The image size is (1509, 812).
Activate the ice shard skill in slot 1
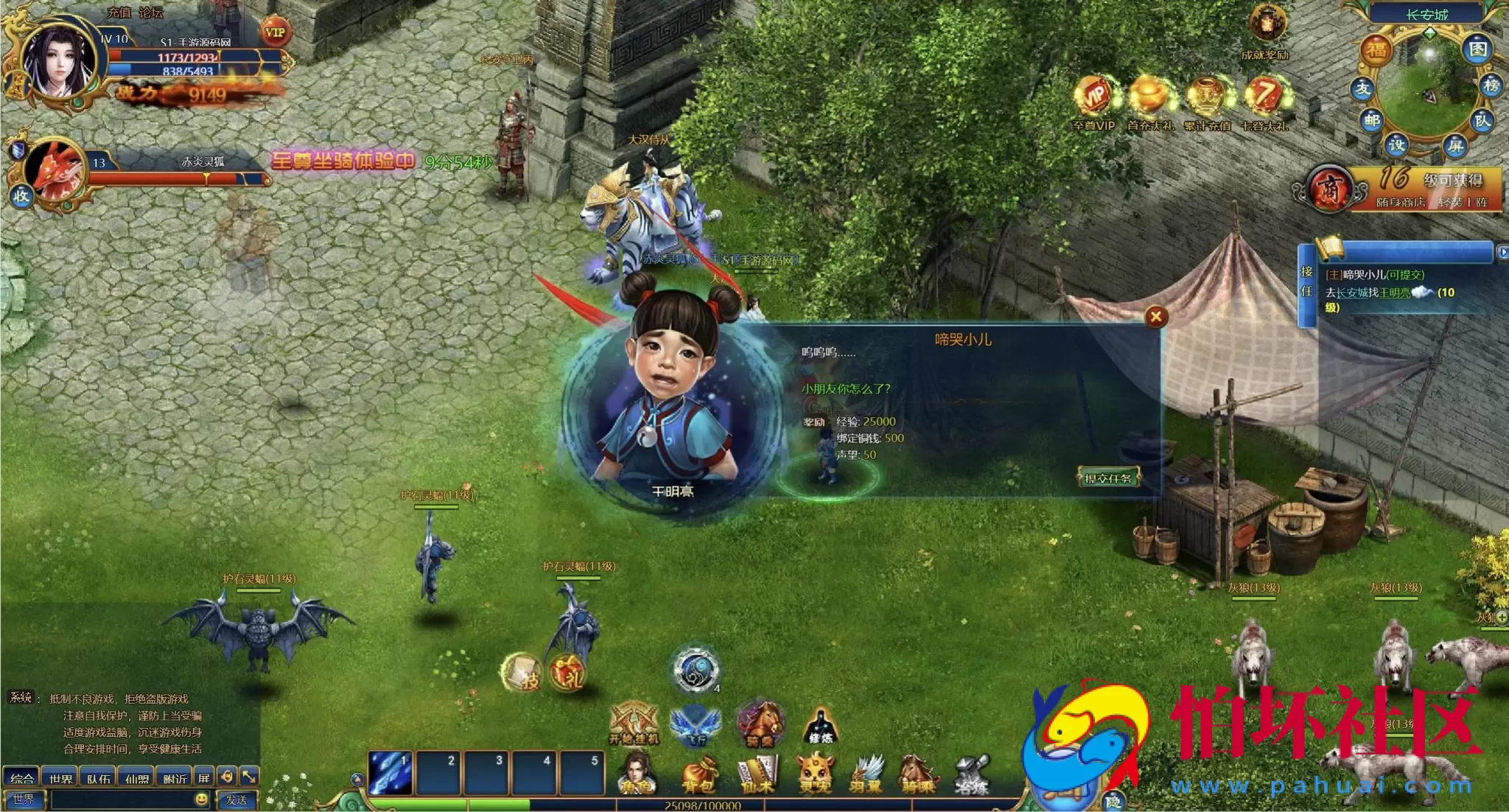click(391, 773)
